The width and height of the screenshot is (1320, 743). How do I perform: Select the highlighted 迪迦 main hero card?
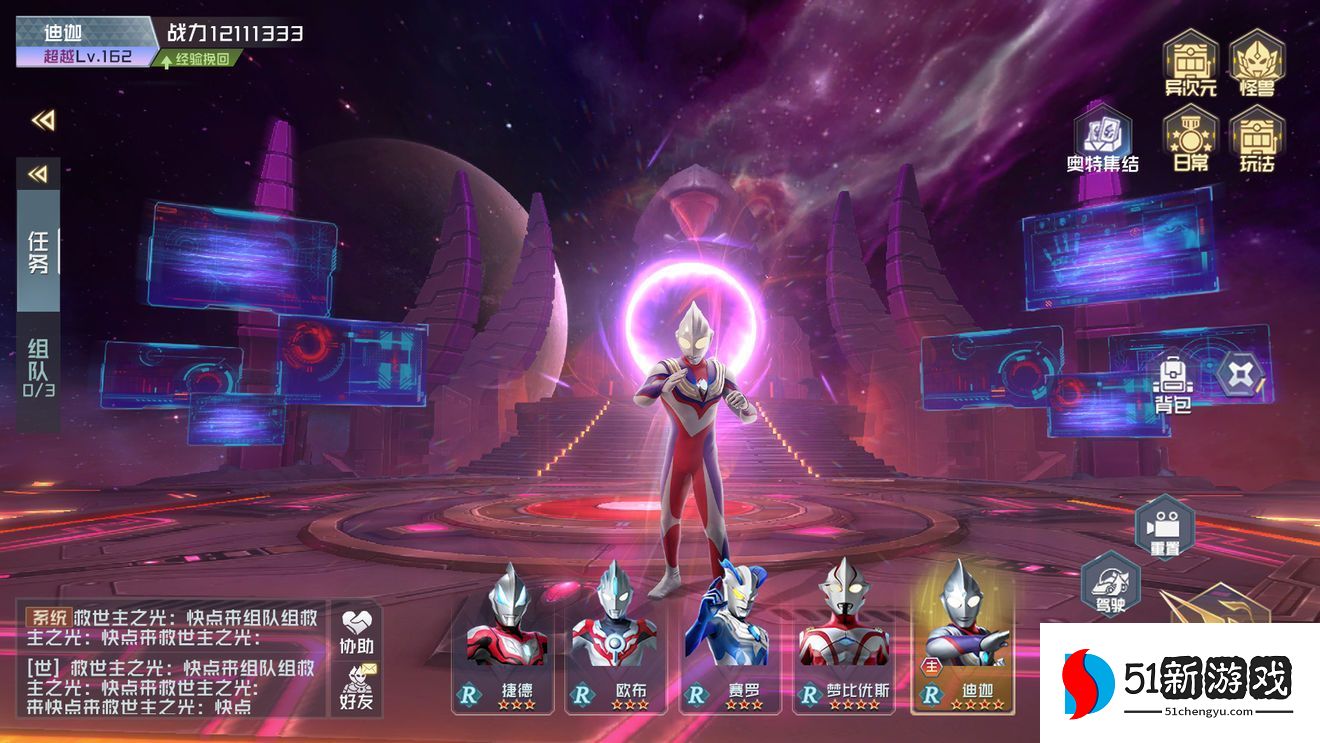(962, 640)
